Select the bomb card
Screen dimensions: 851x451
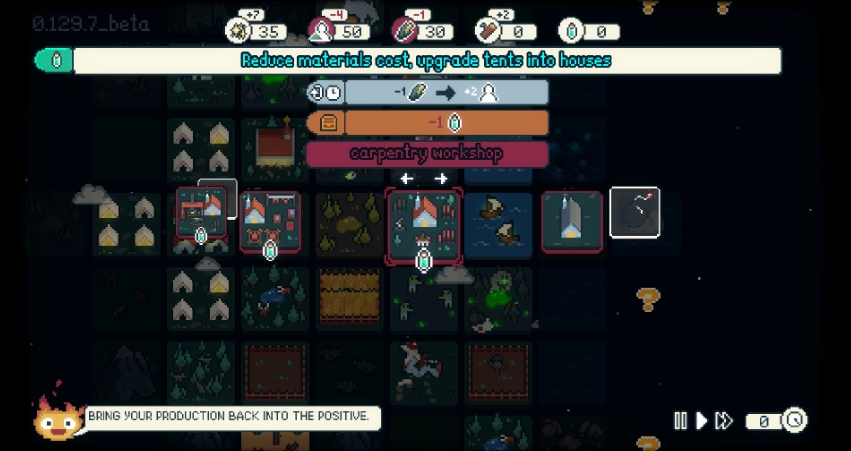(635, 213)
